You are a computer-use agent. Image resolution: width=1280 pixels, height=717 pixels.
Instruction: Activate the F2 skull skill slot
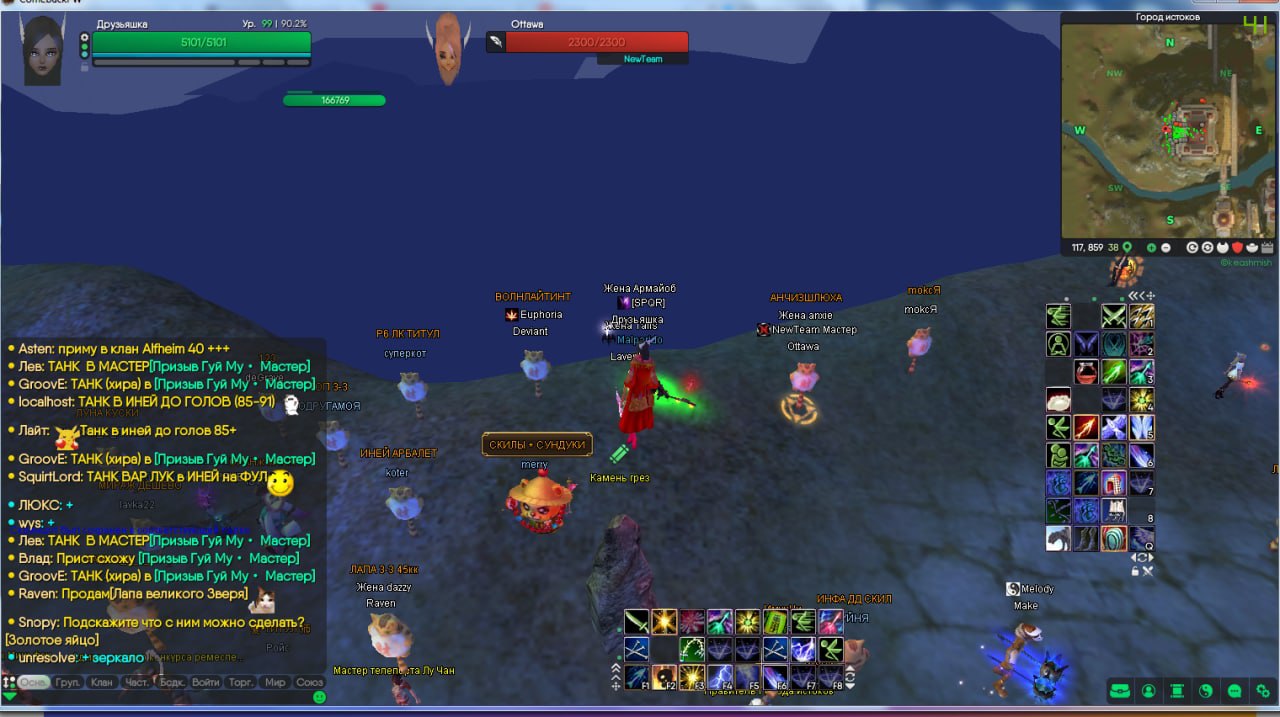pos(665,677)
